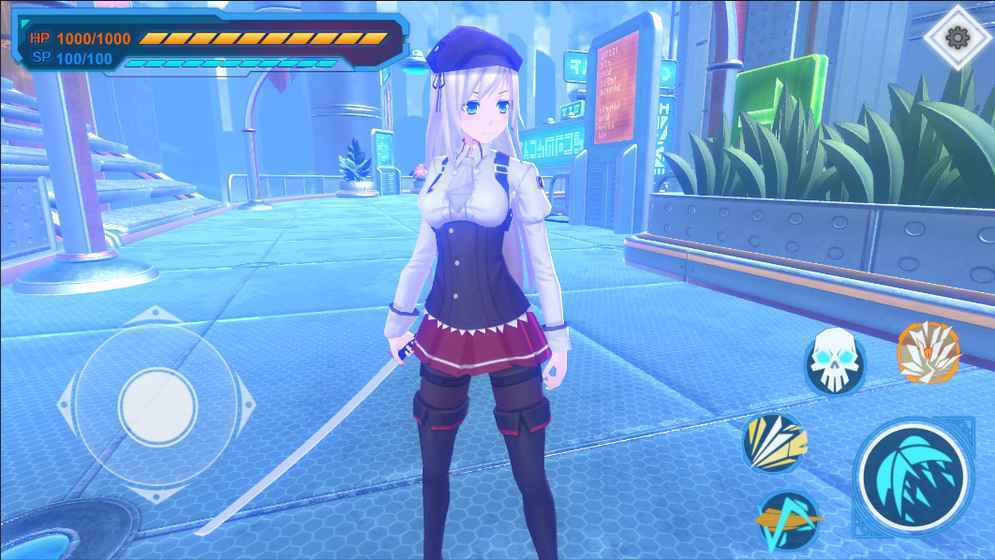Image resolution: width=995 pixels, height=560 pixels.
Task: Tap the virtual joystick center knob
Action: 157,406
